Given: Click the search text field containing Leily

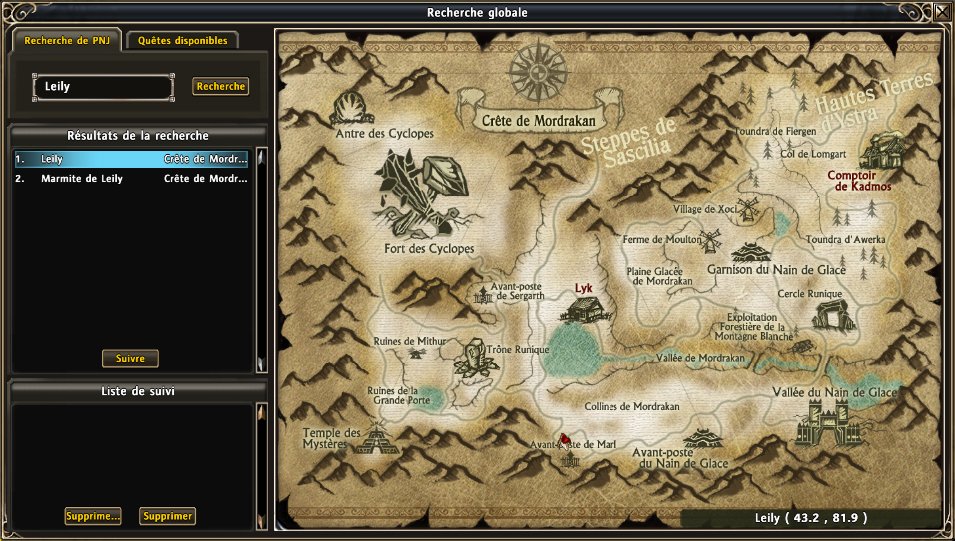Looking at the screenshot, I should 103,87.
